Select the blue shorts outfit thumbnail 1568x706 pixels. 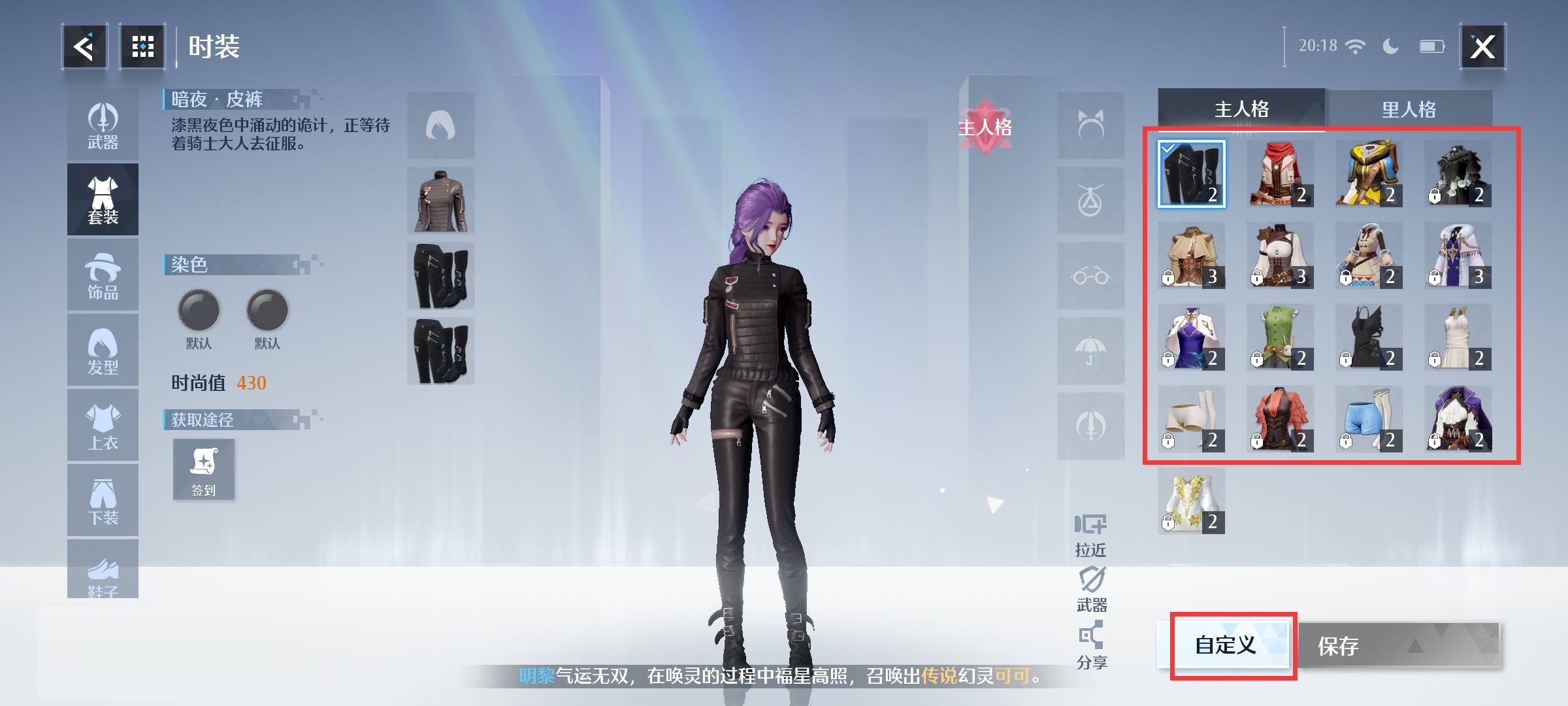(x=1369, y=419)
